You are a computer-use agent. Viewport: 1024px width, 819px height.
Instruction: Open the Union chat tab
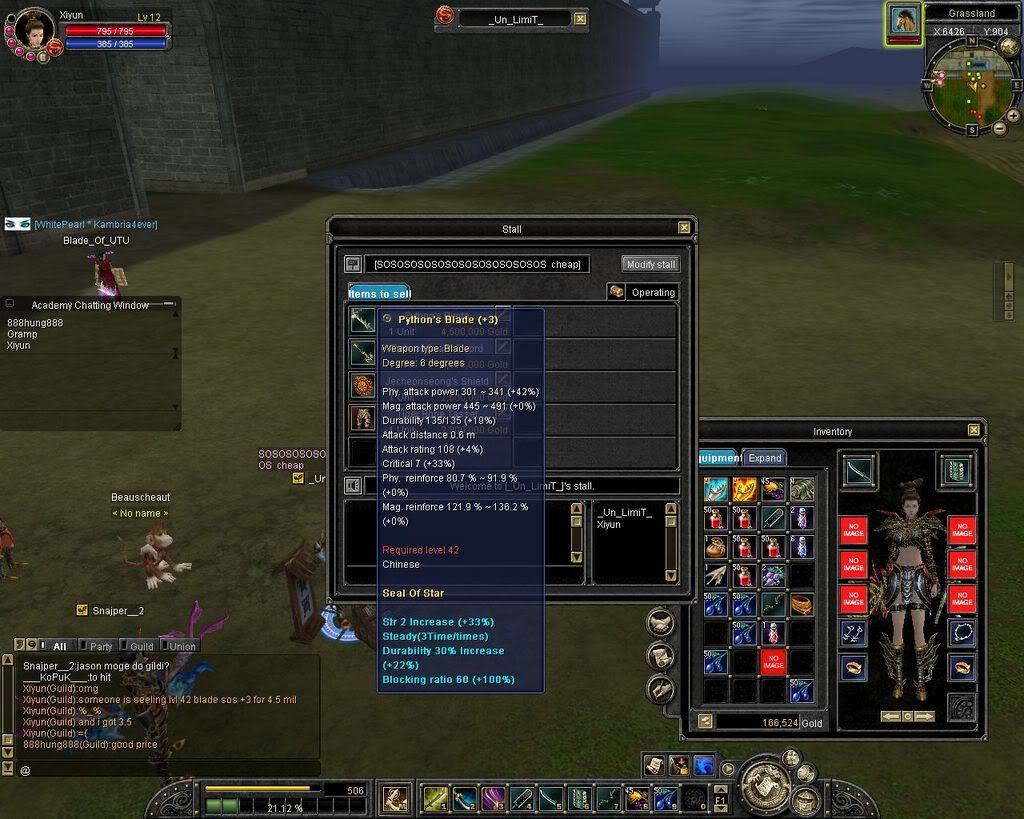[182, 646]
